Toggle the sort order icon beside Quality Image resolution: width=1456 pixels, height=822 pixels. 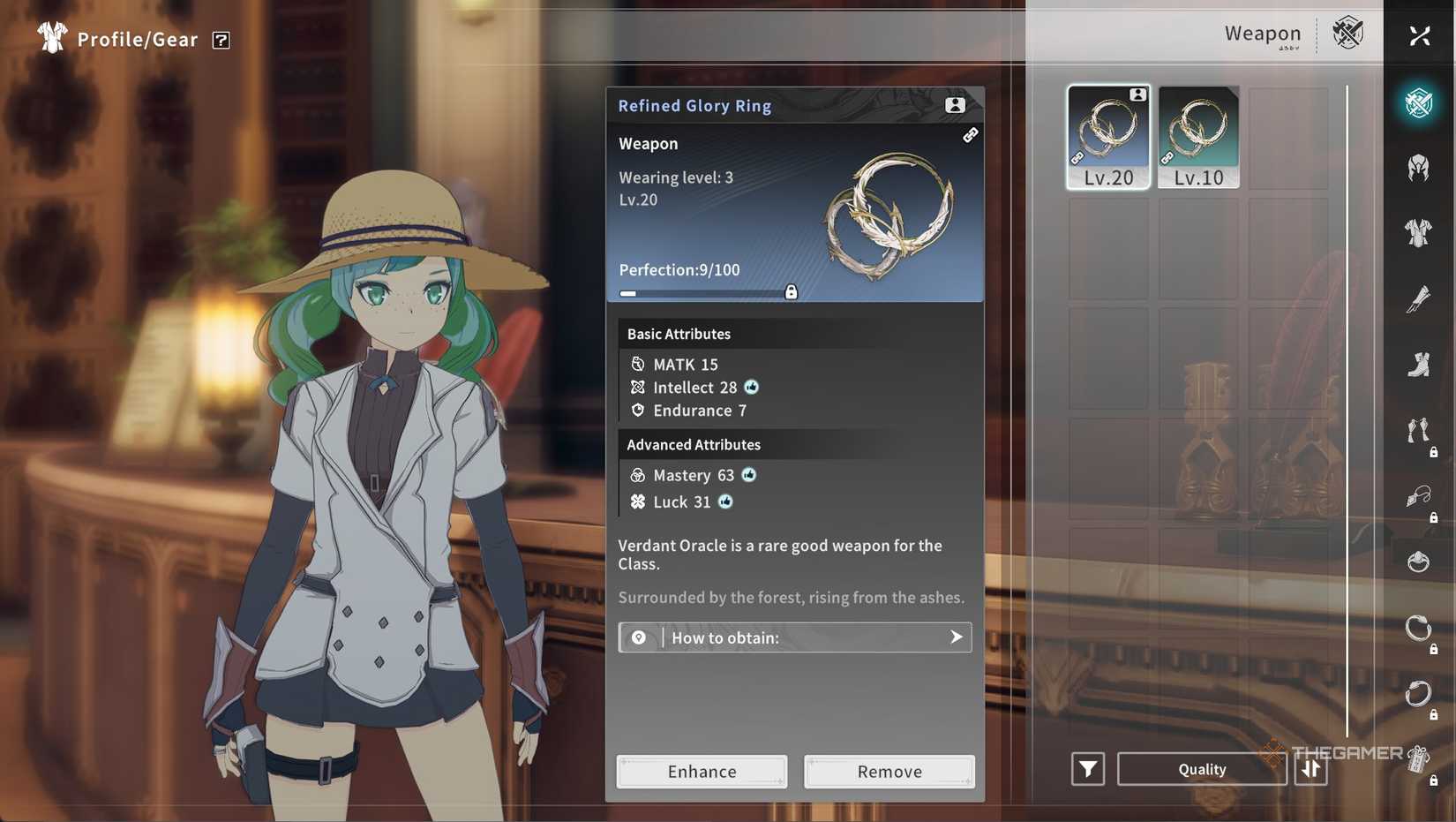[x=1311, y=769]
